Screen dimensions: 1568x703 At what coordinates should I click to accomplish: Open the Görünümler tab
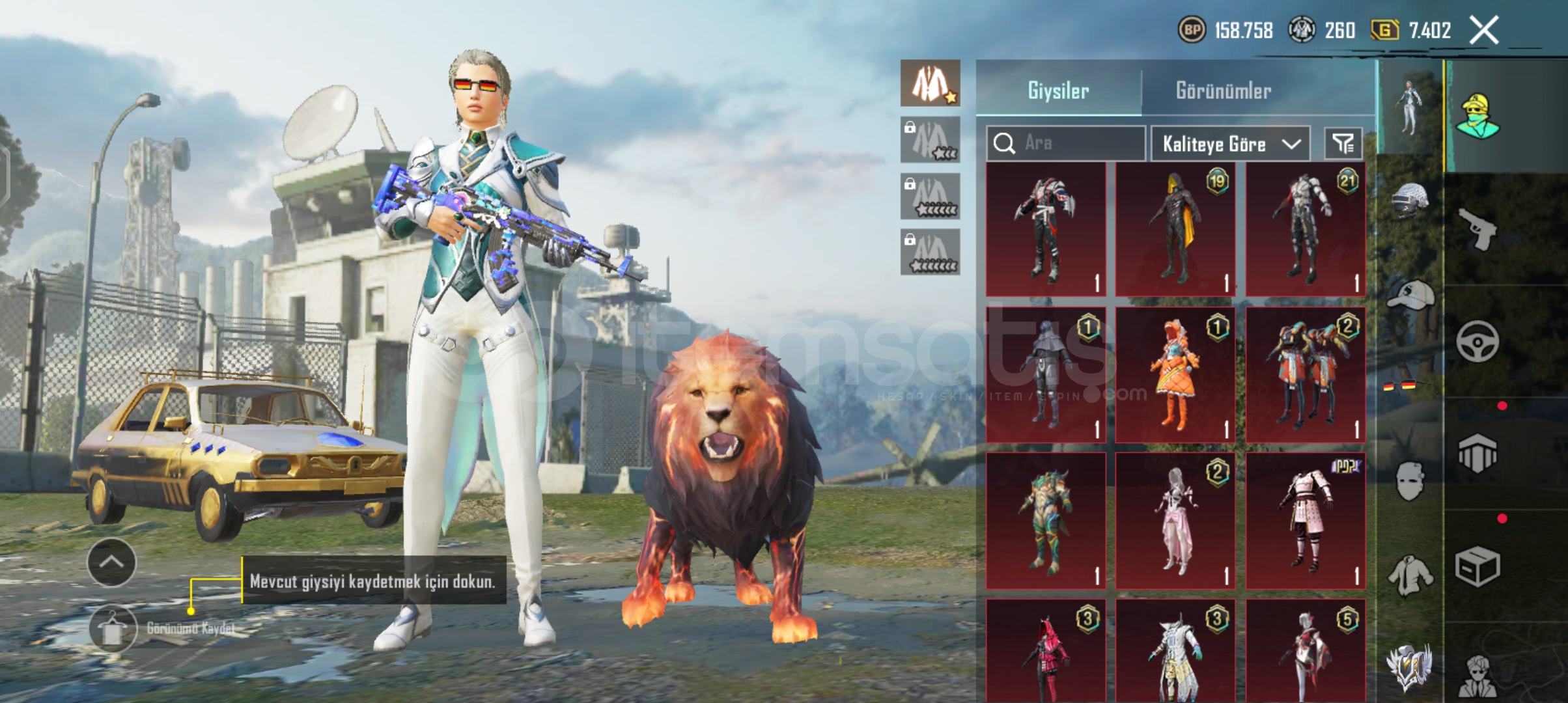[1223, 90]
